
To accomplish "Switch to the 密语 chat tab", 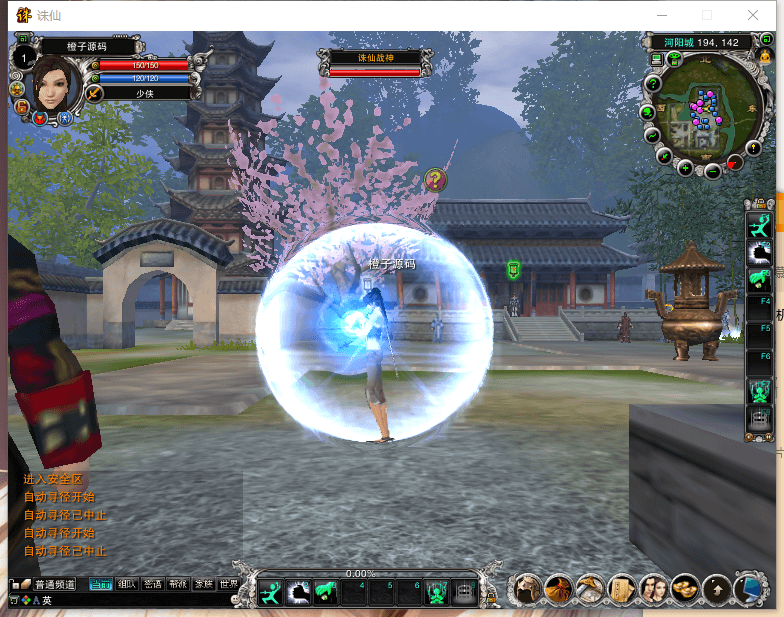I will pyautogui.click(x=153, y=584).
